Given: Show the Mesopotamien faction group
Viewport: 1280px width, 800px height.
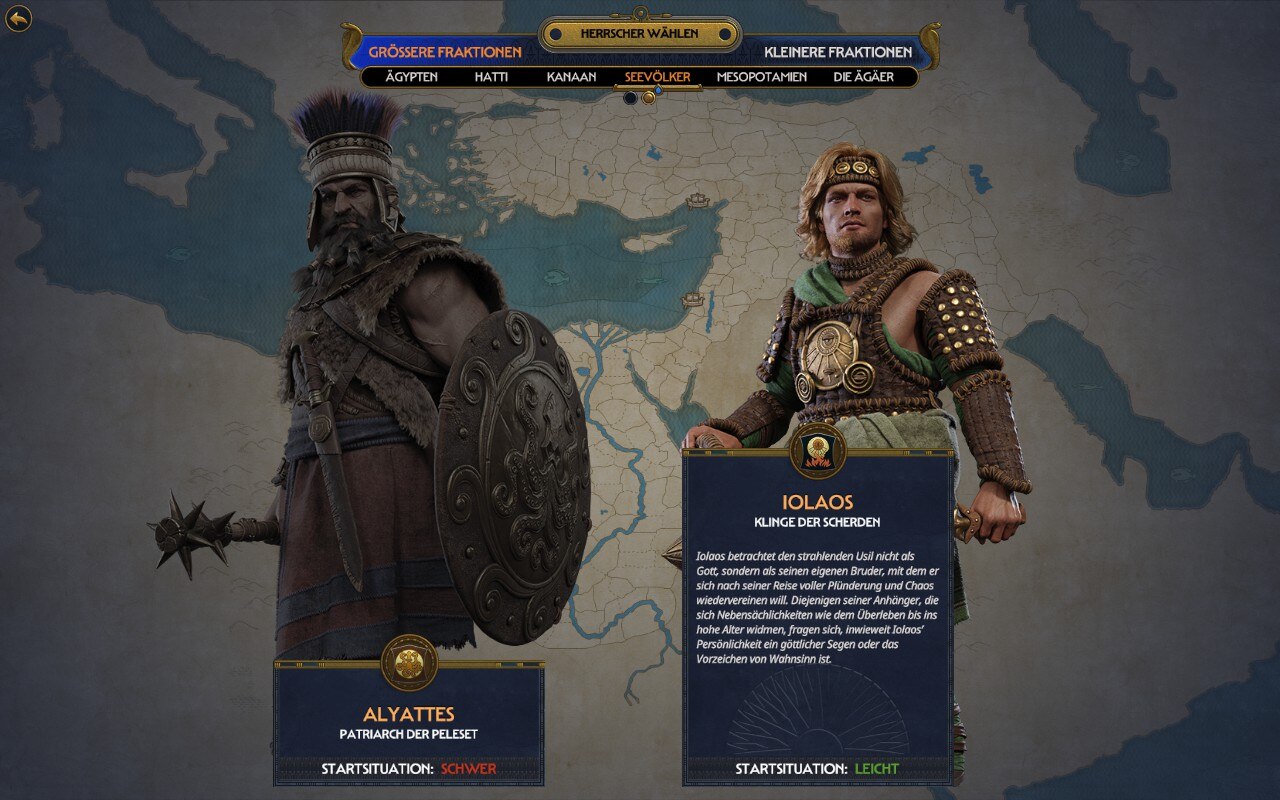Looking at the screenshot, I should pyautogui.click(x=761, y=77).
